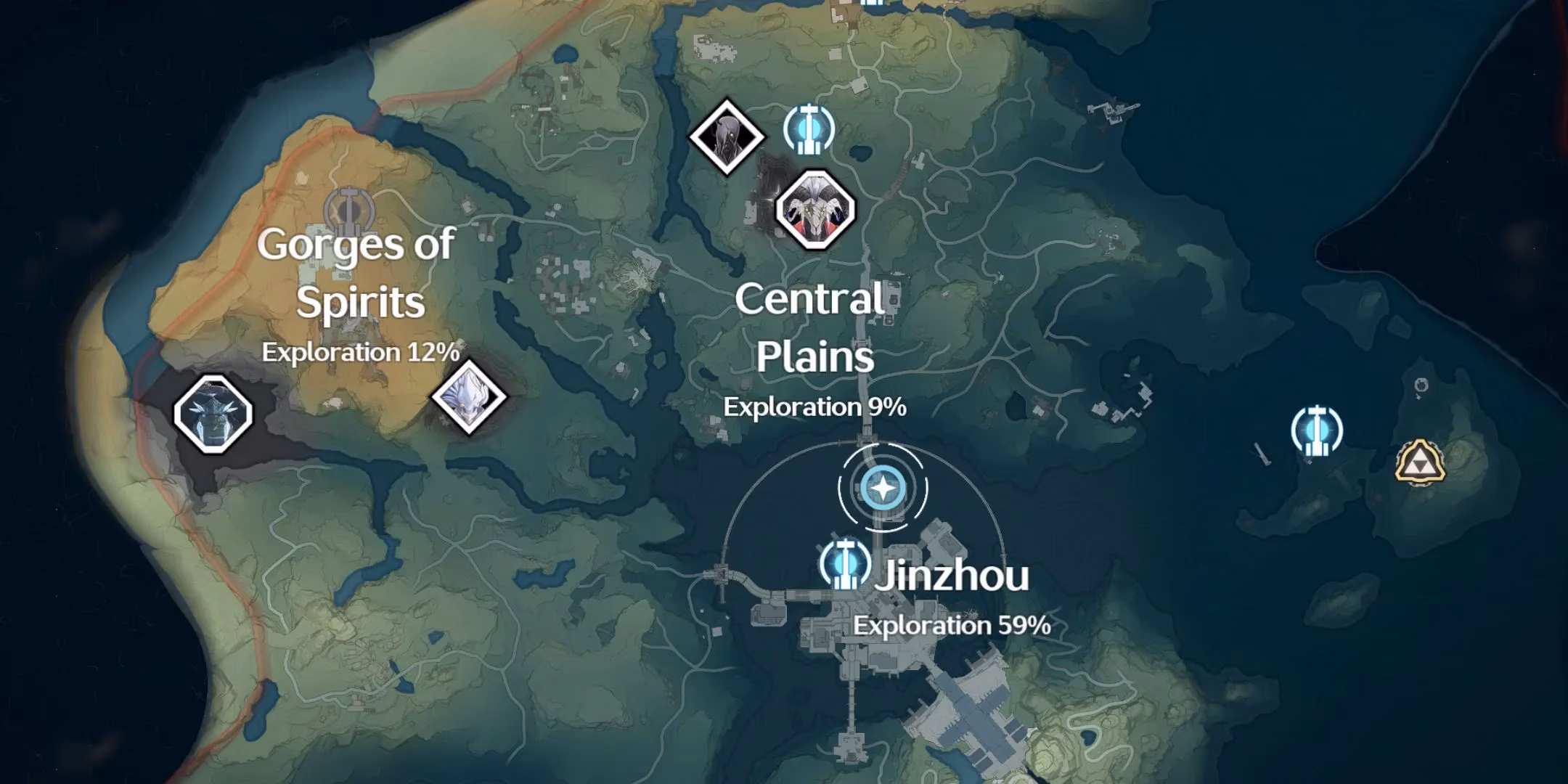Select the teleport tower next to the hooded marker
The image size is (1568, 784).
click(x=809, y=130)
